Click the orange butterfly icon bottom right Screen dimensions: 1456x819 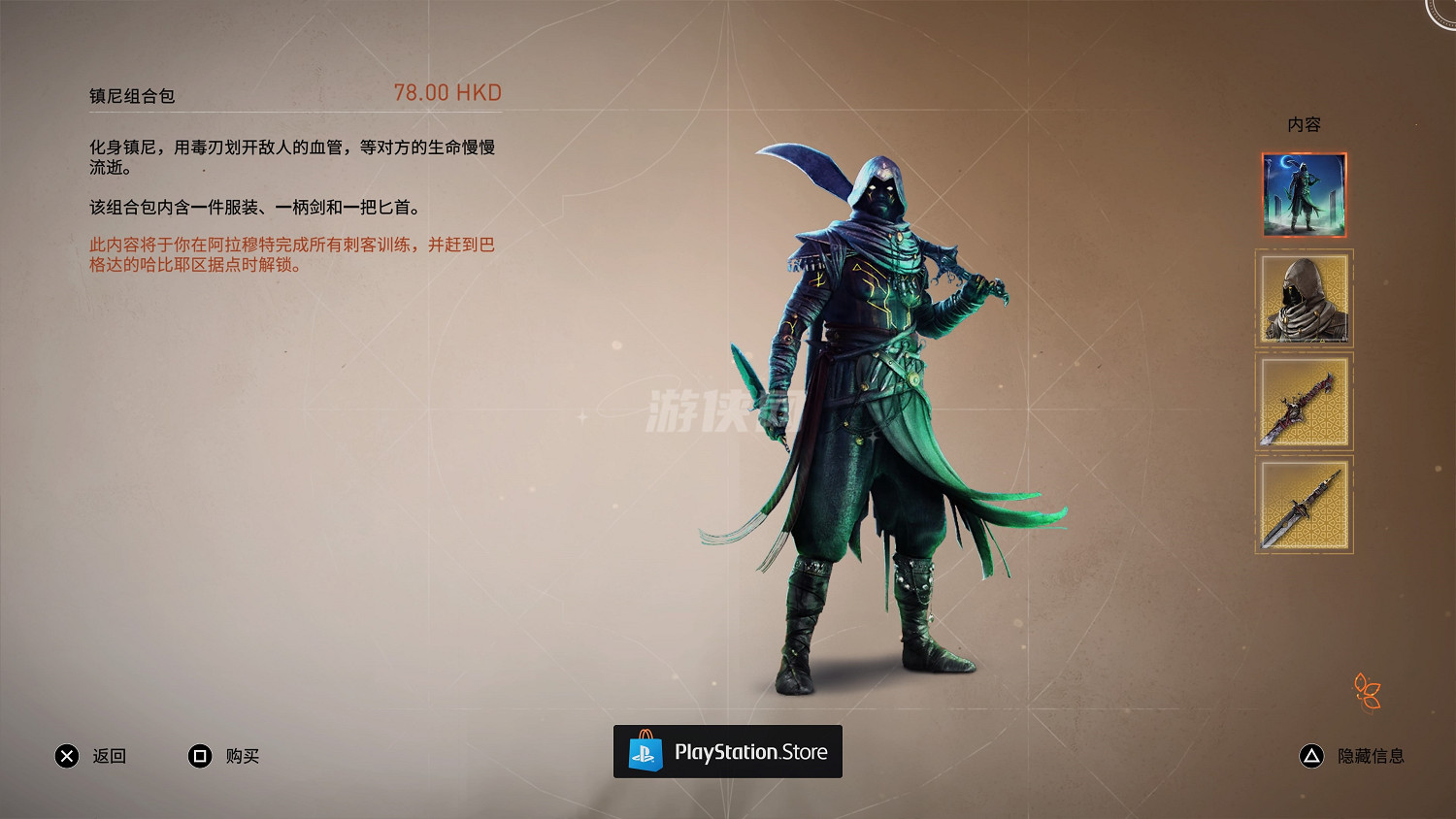point(1368,692)
